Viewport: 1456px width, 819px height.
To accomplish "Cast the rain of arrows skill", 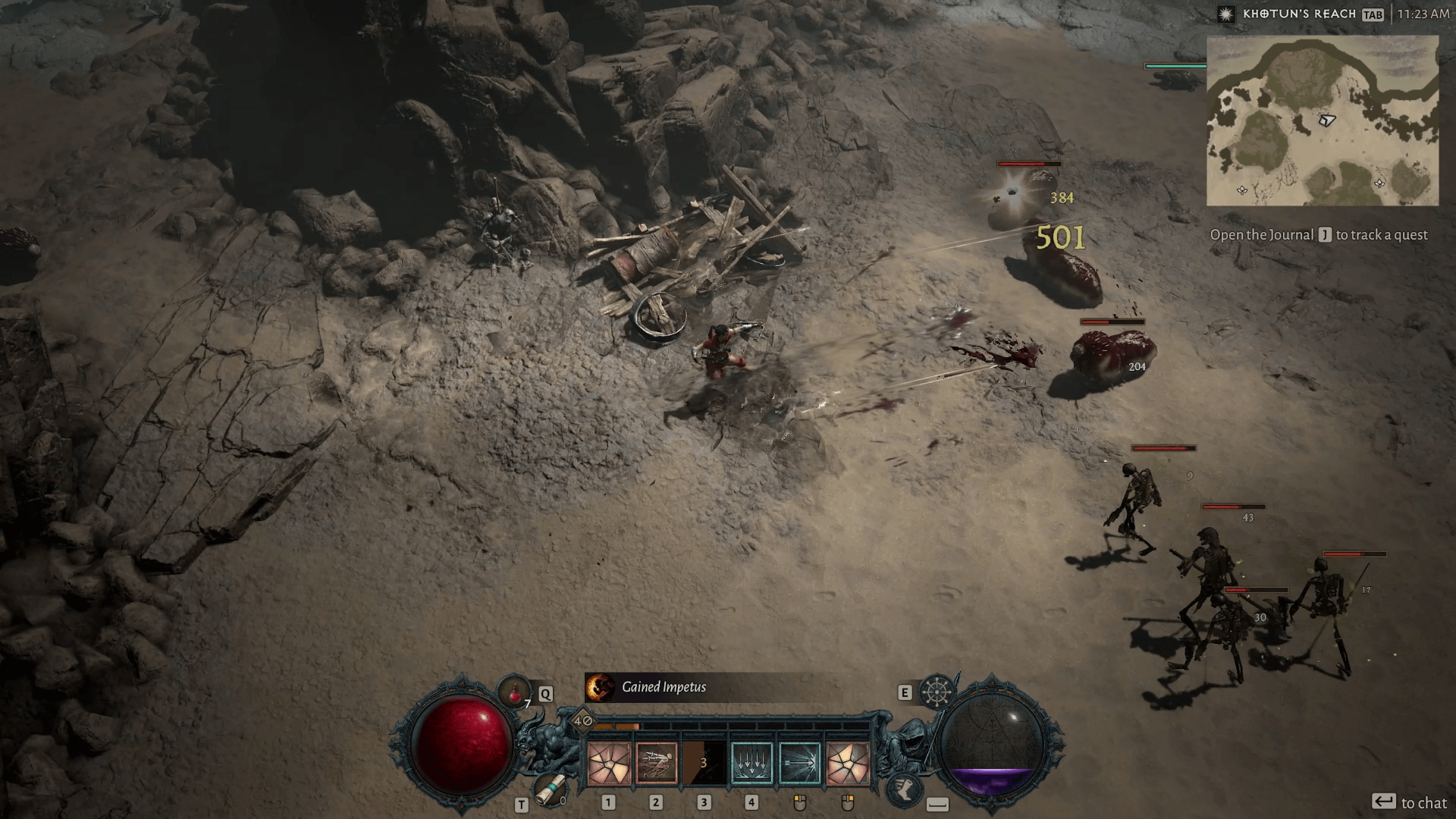I will click(752, 762).
